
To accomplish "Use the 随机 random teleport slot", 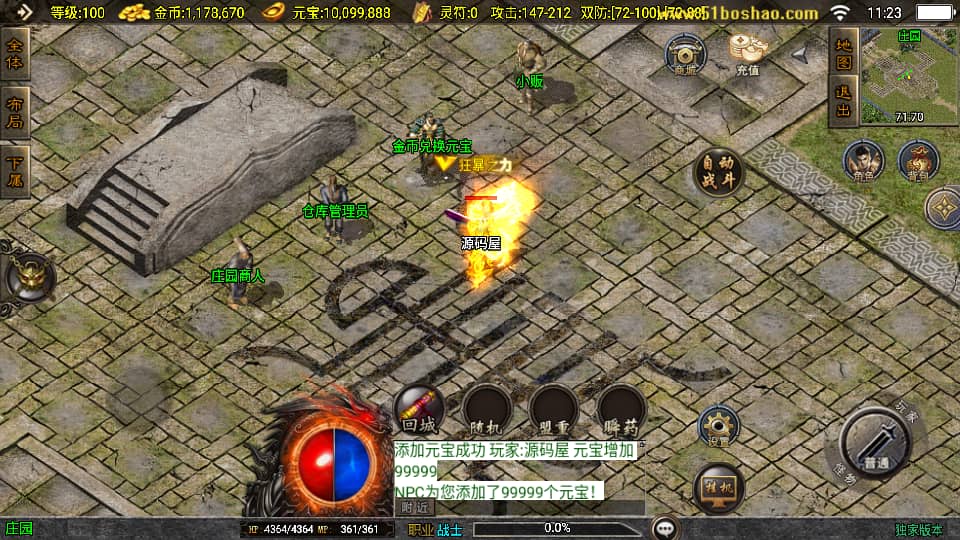I will pos(487,409).
